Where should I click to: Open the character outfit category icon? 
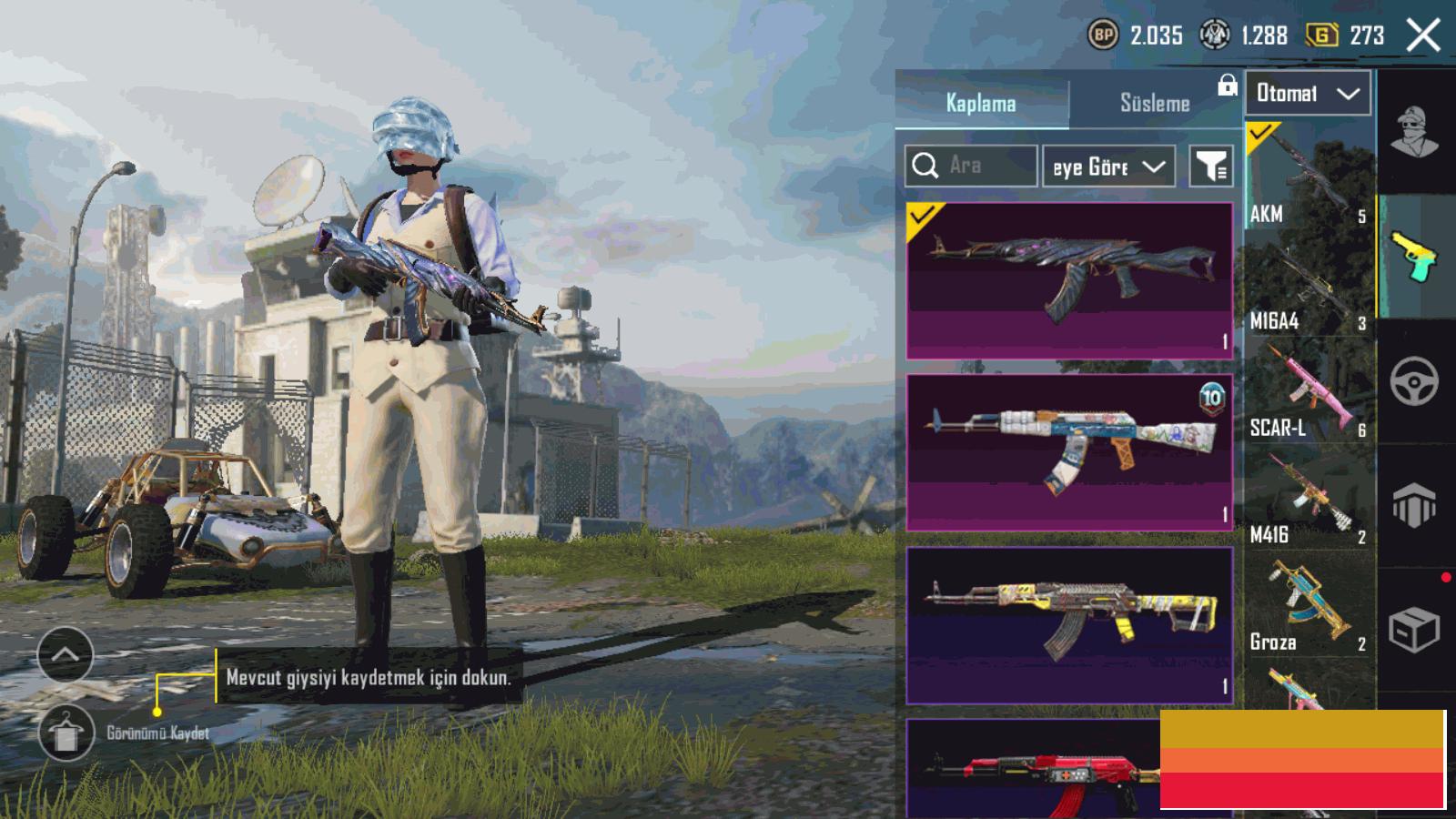1415,132
